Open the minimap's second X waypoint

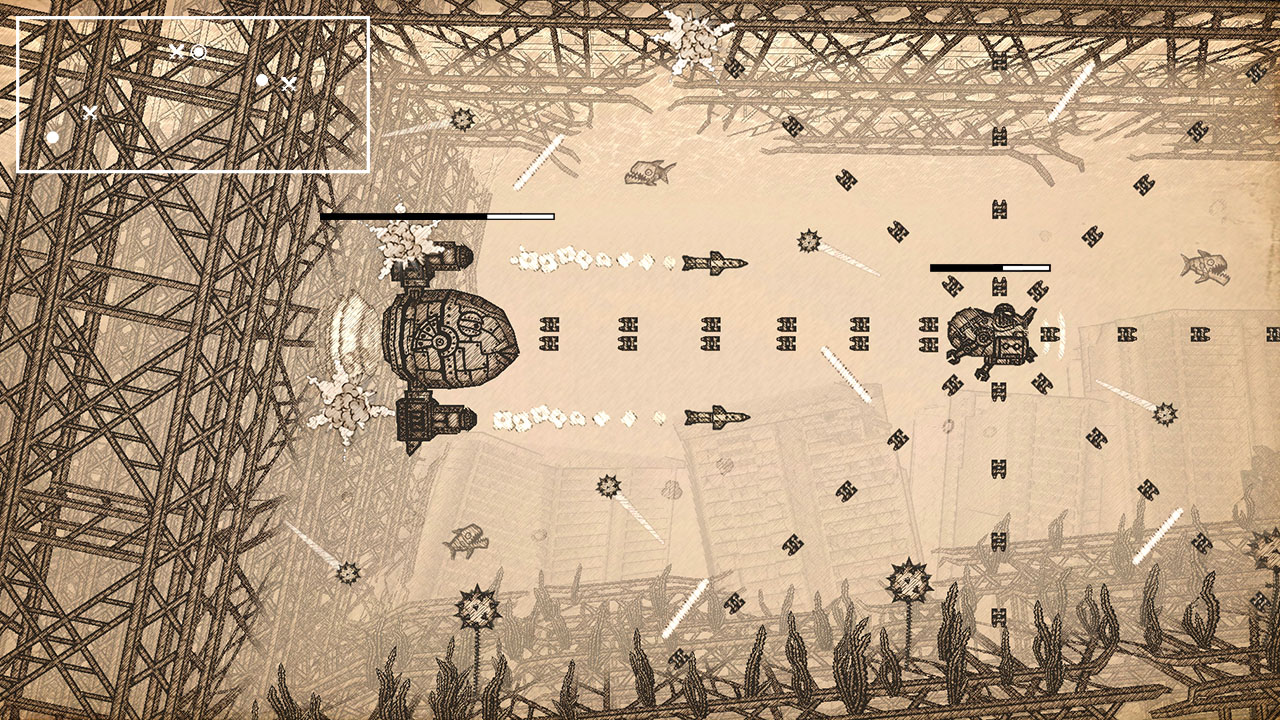288,82
